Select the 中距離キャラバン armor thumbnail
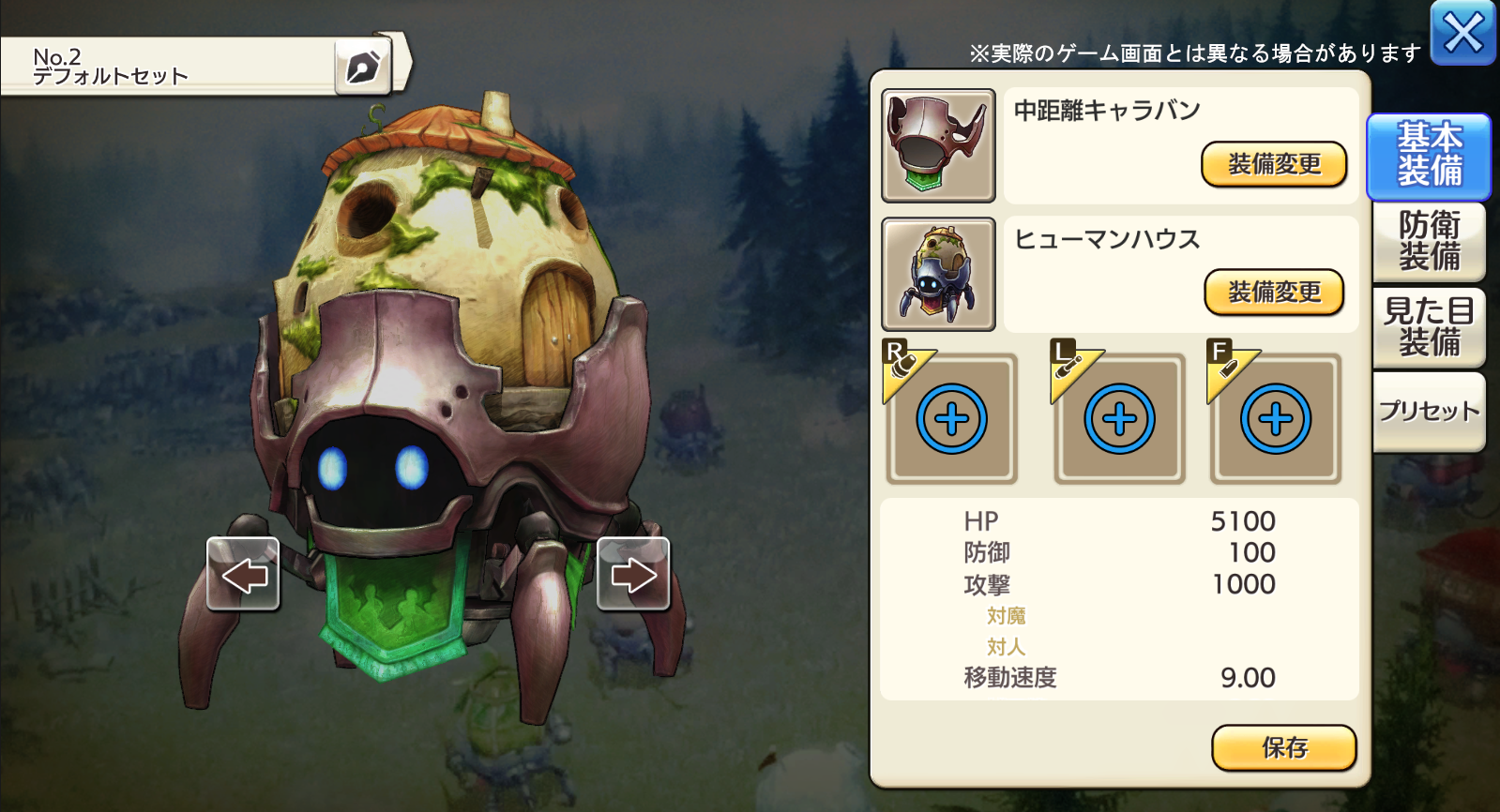Screen dimensions: 1500x812 coord(938,145)
